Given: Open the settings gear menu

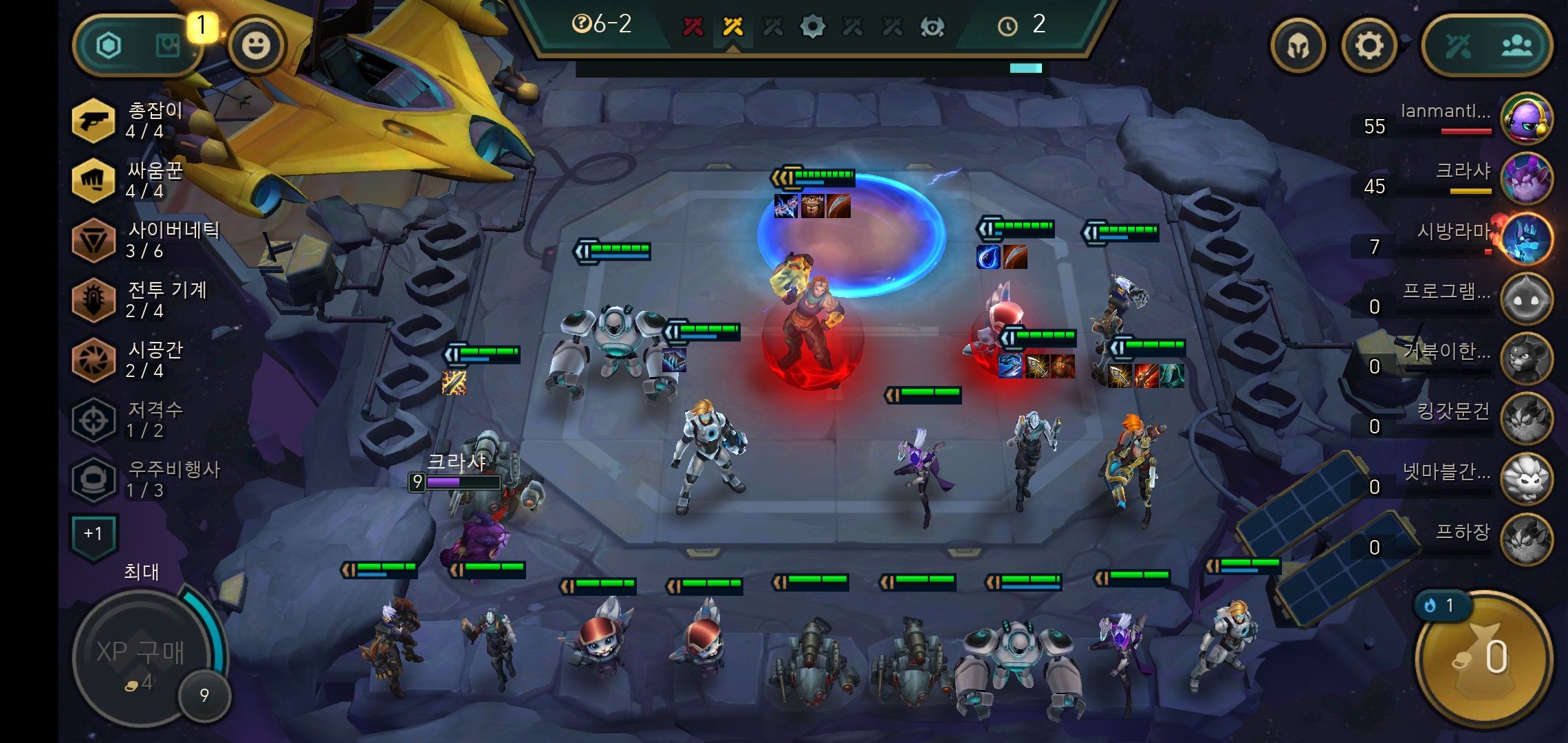Looking at the screenshot, I should (x=1369, y=46).
